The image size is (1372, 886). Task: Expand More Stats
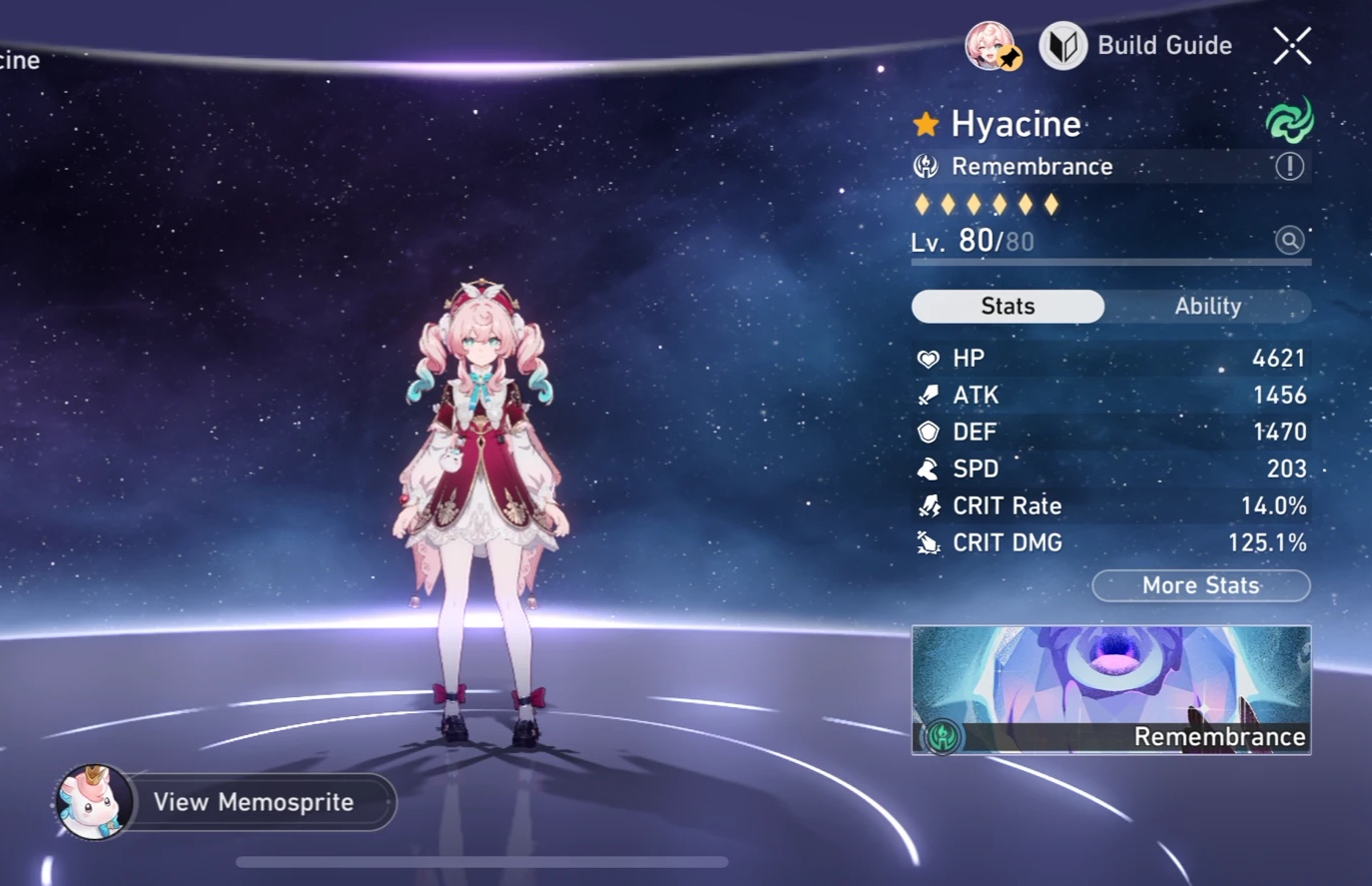[x=1200, y=586]
